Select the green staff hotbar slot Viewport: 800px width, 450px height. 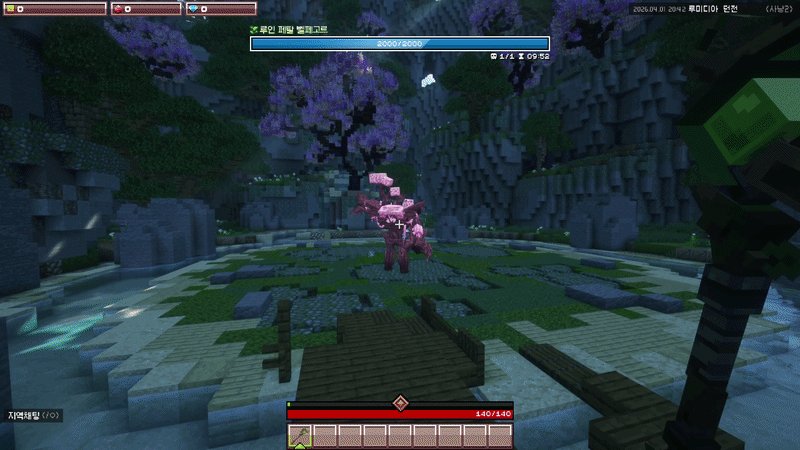[x=300, y=436]
